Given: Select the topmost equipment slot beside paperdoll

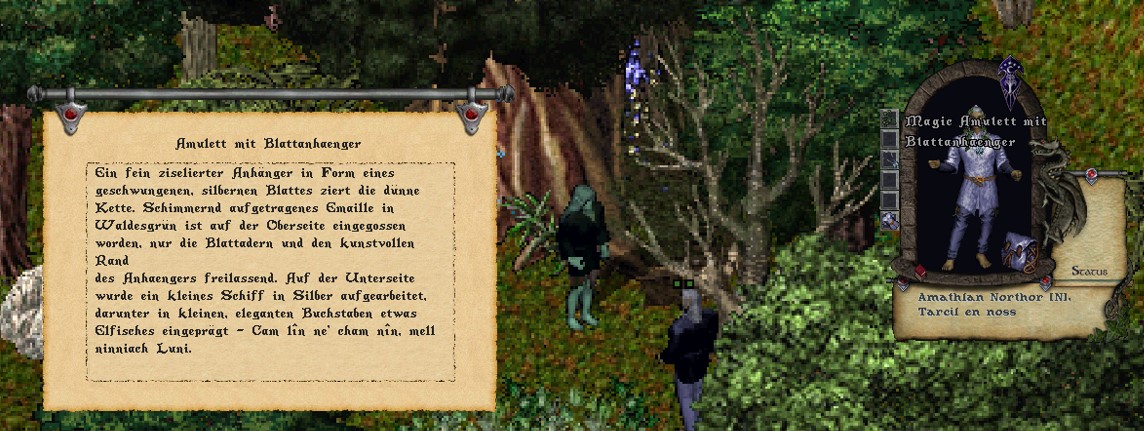Looking at the screenshot, I should click(x=889, y=120).
